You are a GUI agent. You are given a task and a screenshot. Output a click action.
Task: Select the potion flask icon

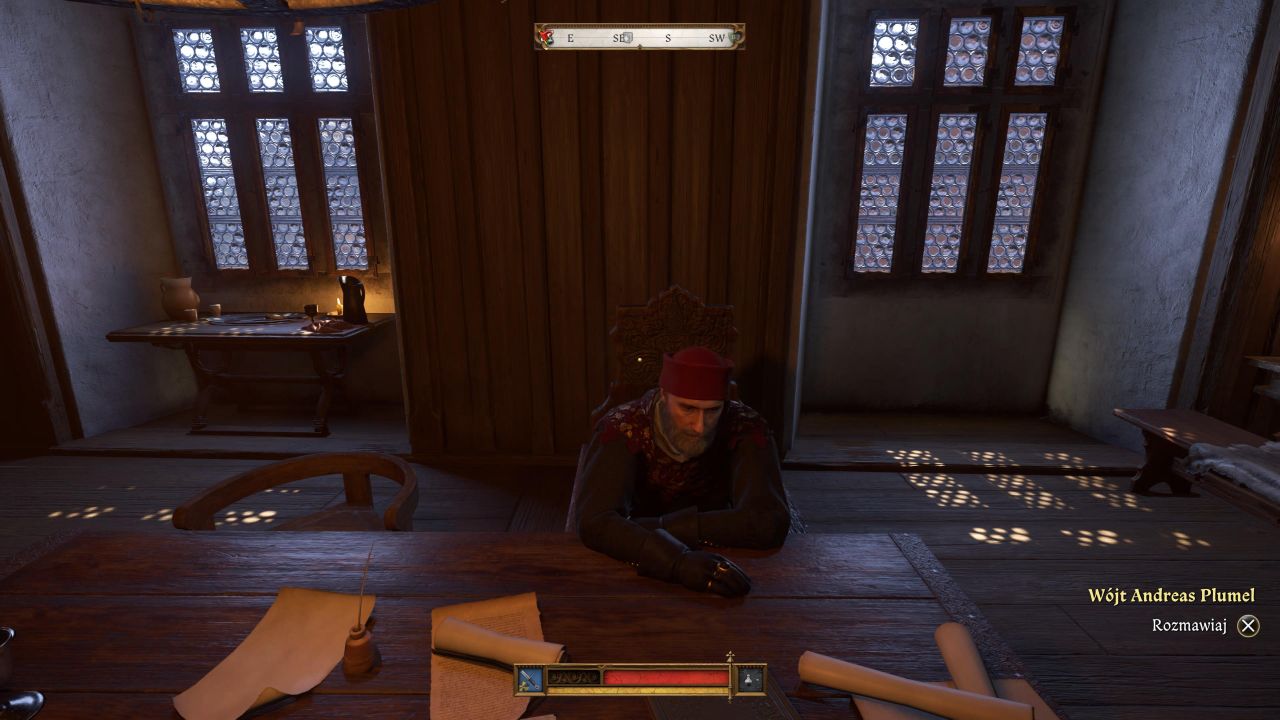pos(750,679)
